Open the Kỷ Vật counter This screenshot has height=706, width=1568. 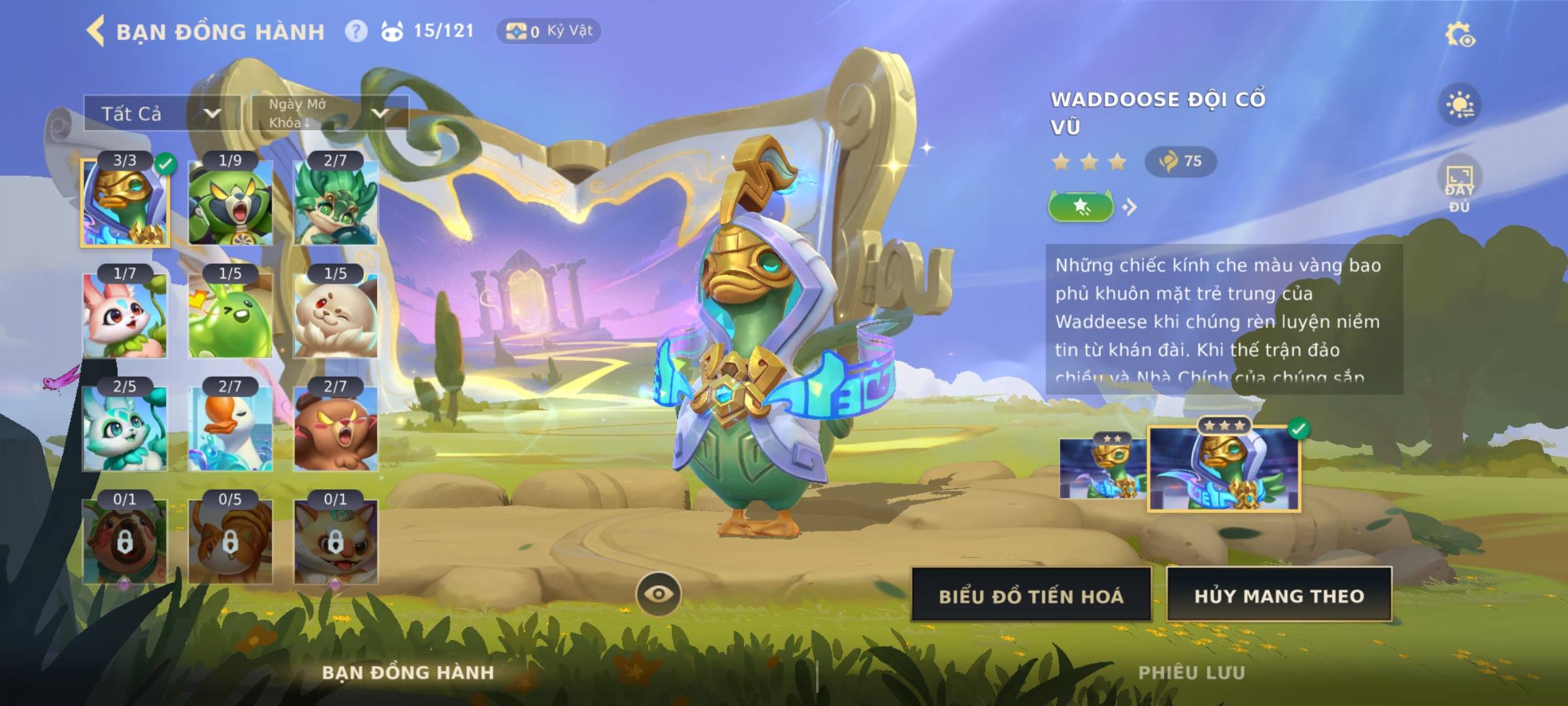548,31
